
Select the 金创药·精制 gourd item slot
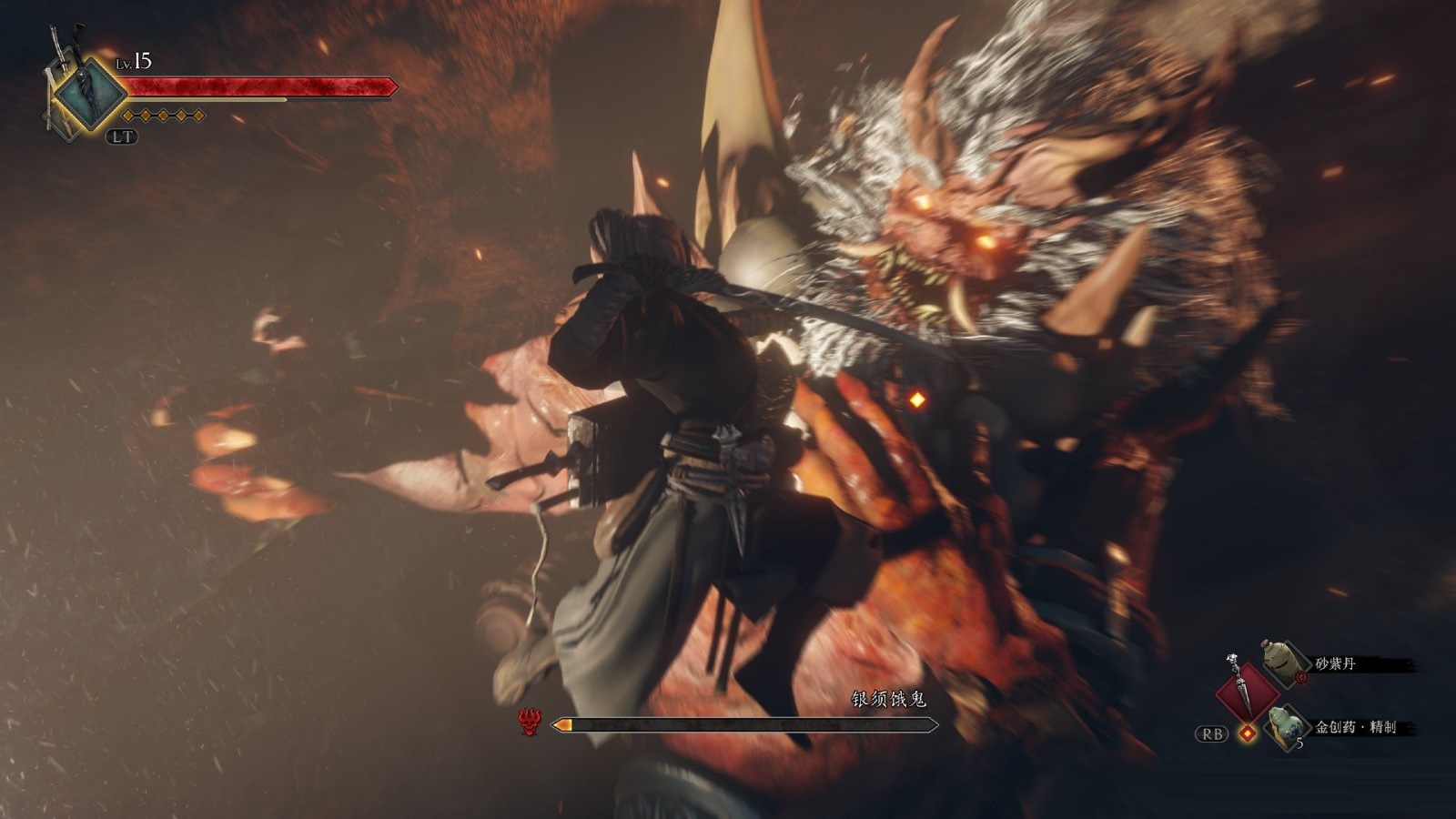(x=1285, y=726)
